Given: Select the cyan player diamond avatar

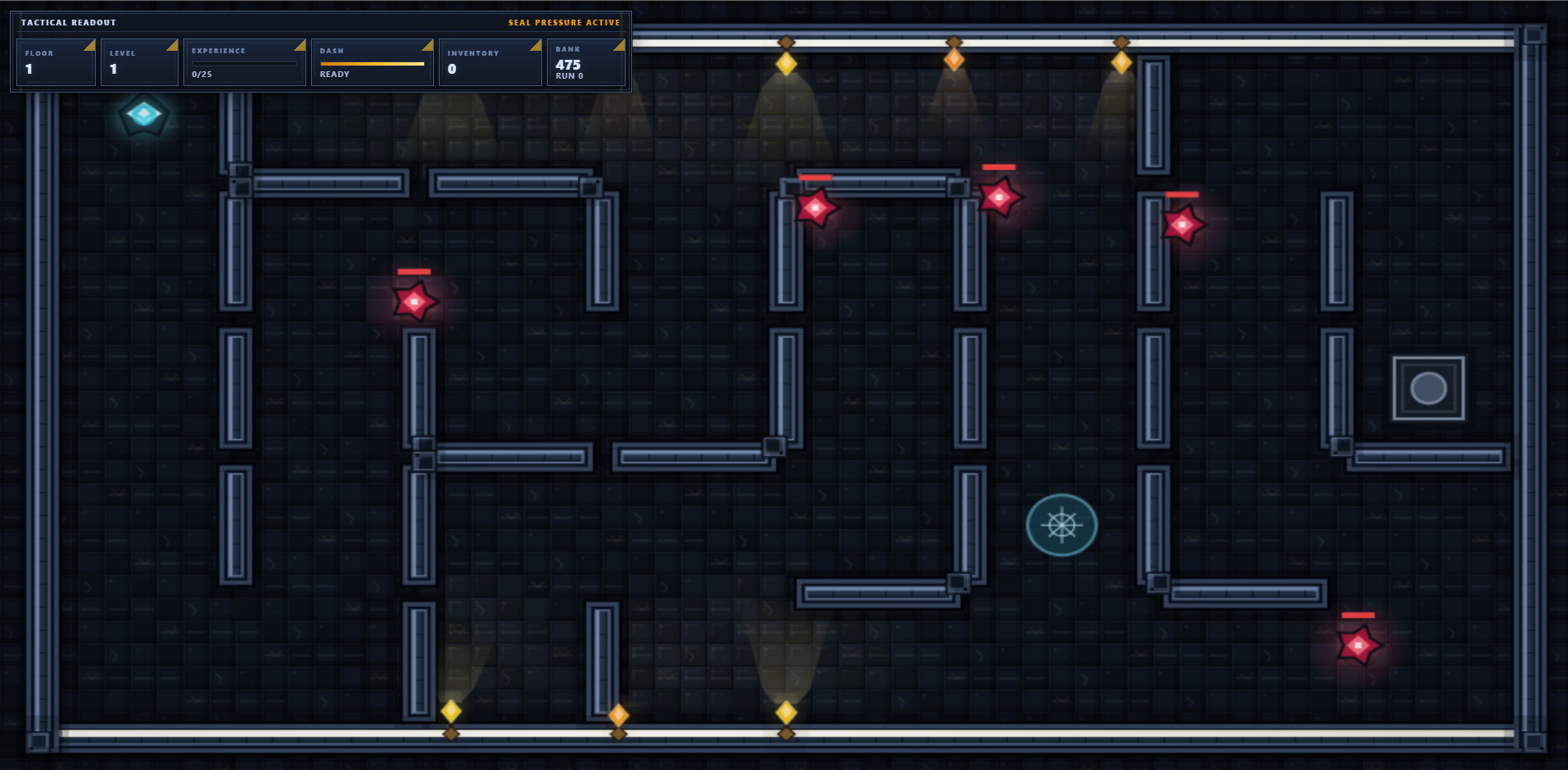Looking at the screenshot, I should click(x=146, y=115).
